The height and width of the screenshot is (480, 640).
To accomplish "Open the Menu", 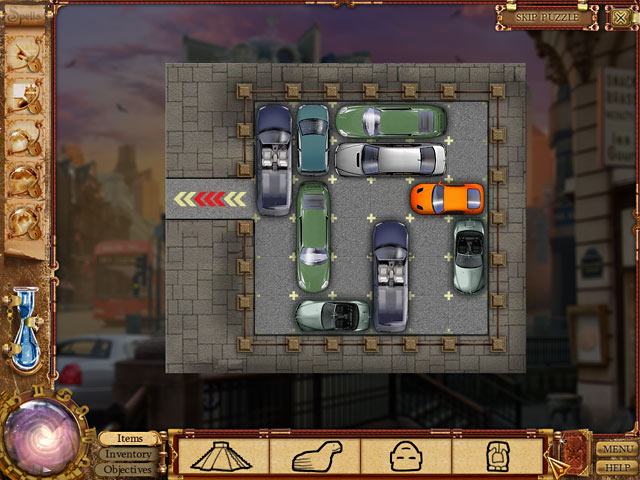I will (616, 449).
